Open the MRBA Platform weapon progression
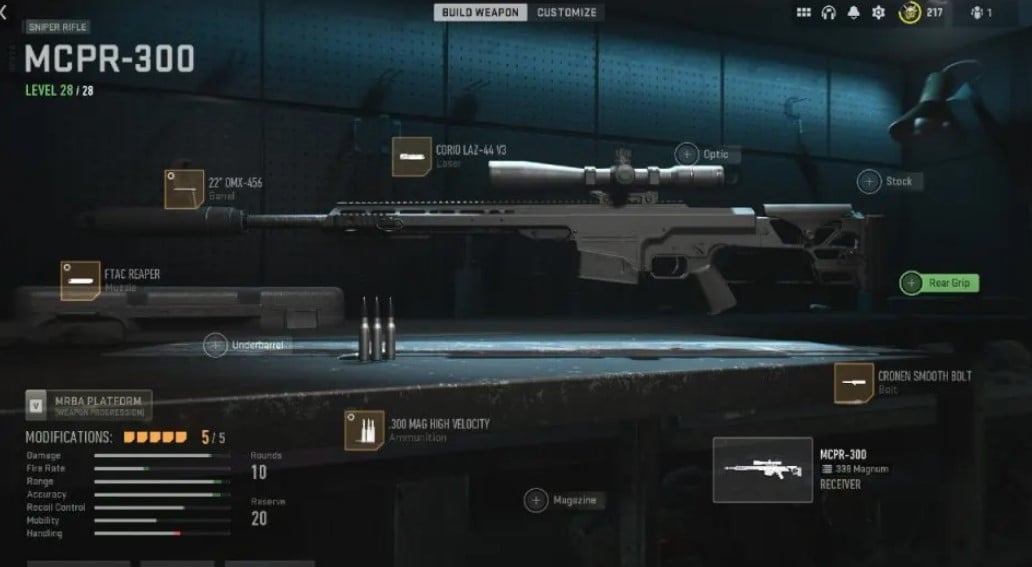The width and height of the screenshot is (1032, 567). pos(89,404)
